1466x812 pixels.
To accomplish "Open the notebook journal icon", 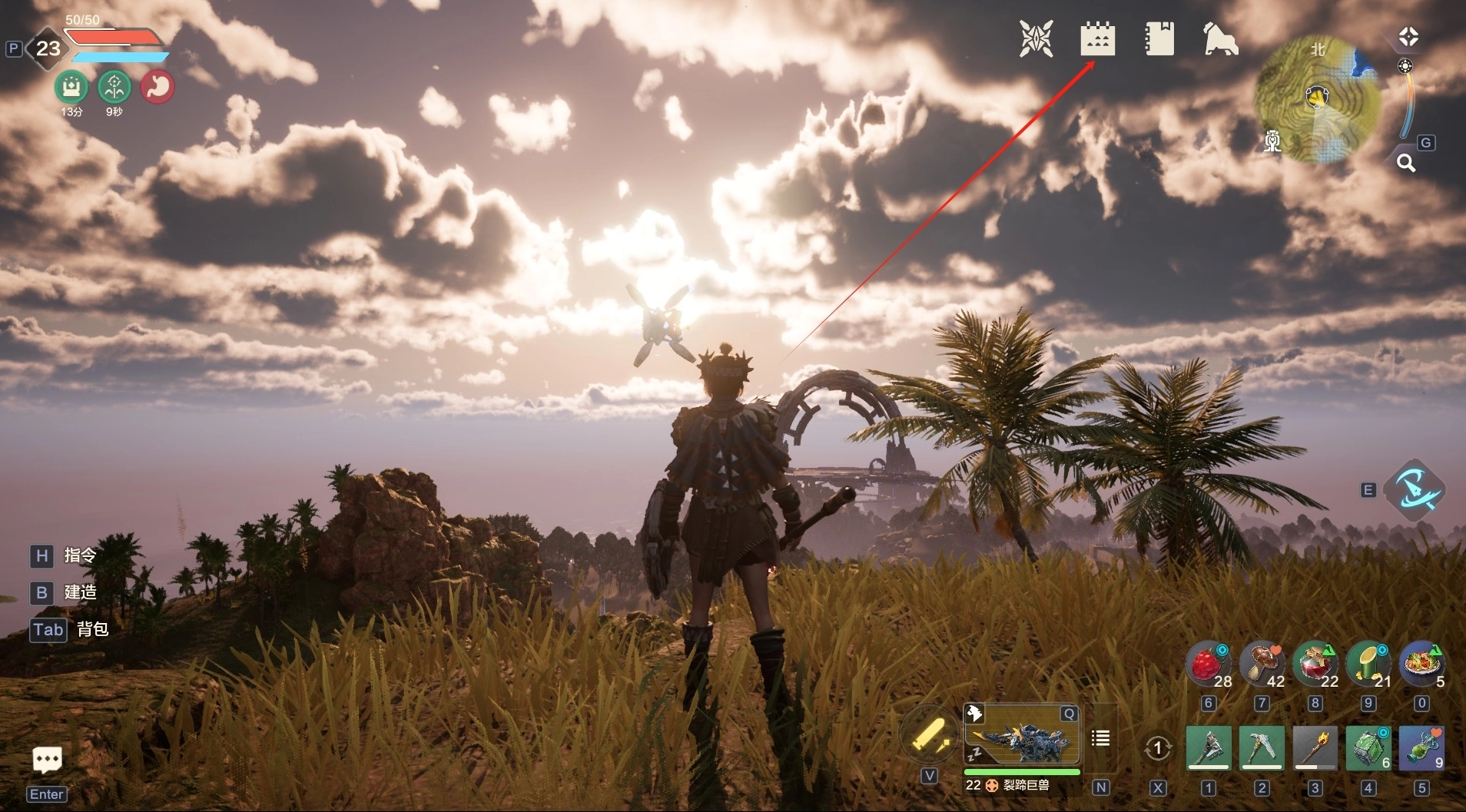I will click(1159, 38).
